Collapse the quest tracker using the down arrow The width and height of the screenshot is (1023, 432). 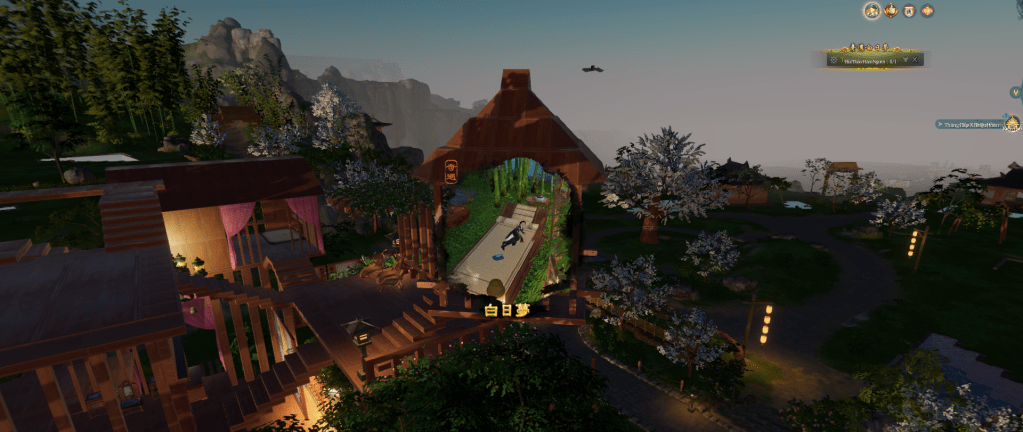pyautogui.click(x=905, y=60)
